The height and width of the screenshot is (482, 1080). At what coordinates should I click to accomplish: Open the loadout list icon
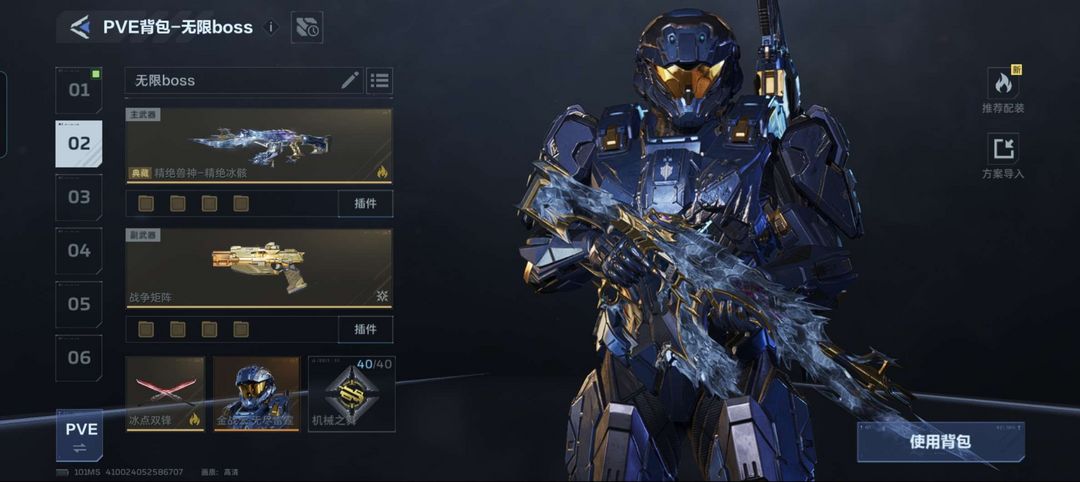coord(380,80)
